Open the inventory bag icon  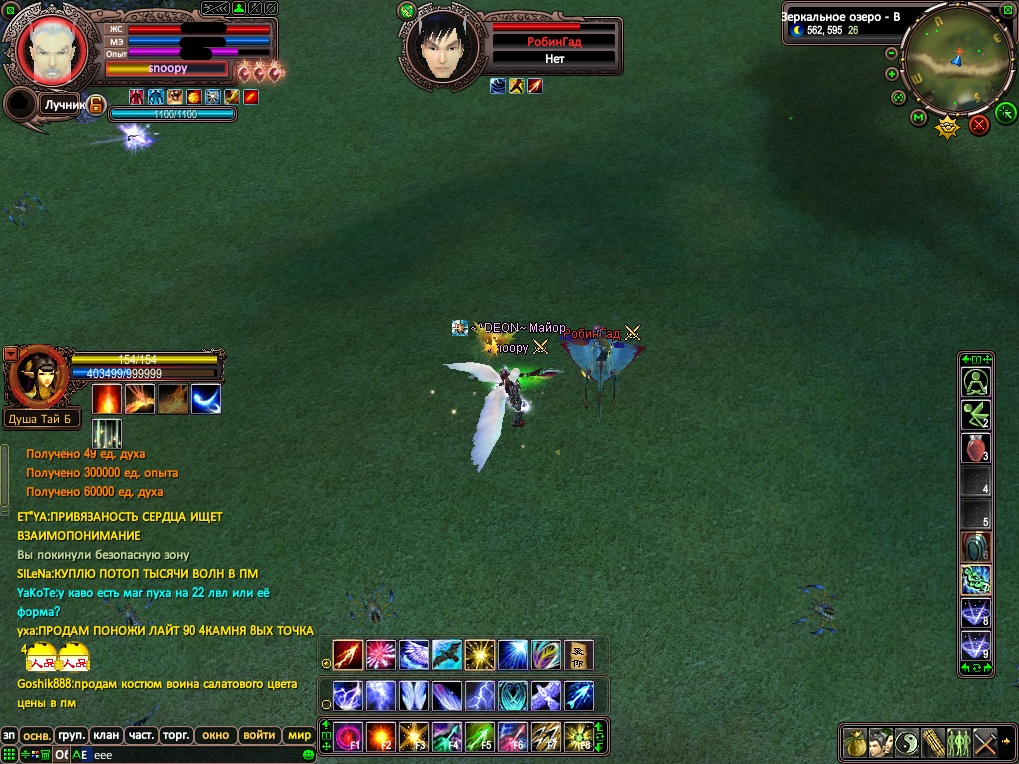[854, 742]
